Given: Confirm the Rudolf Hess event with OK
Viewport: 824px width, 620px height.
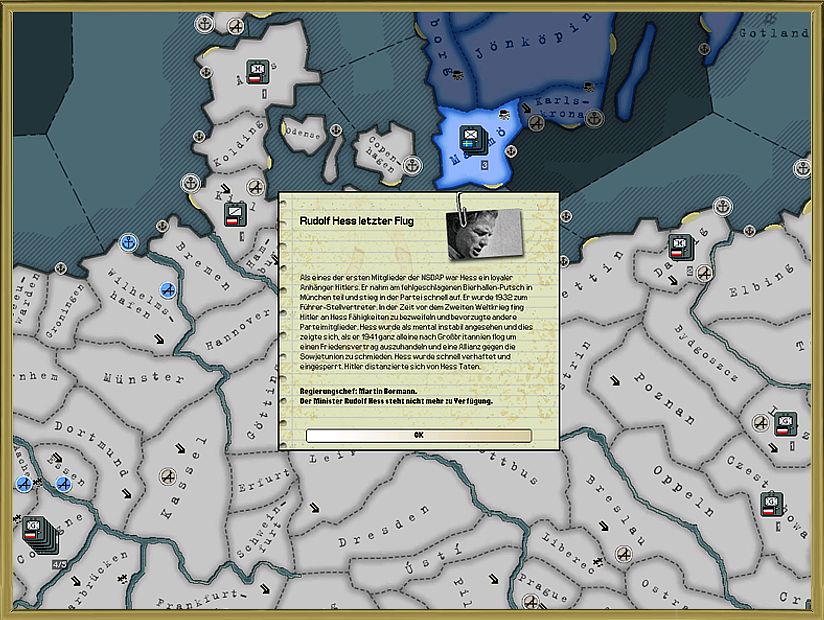Looking at the screenshot, I should point(418,435).
